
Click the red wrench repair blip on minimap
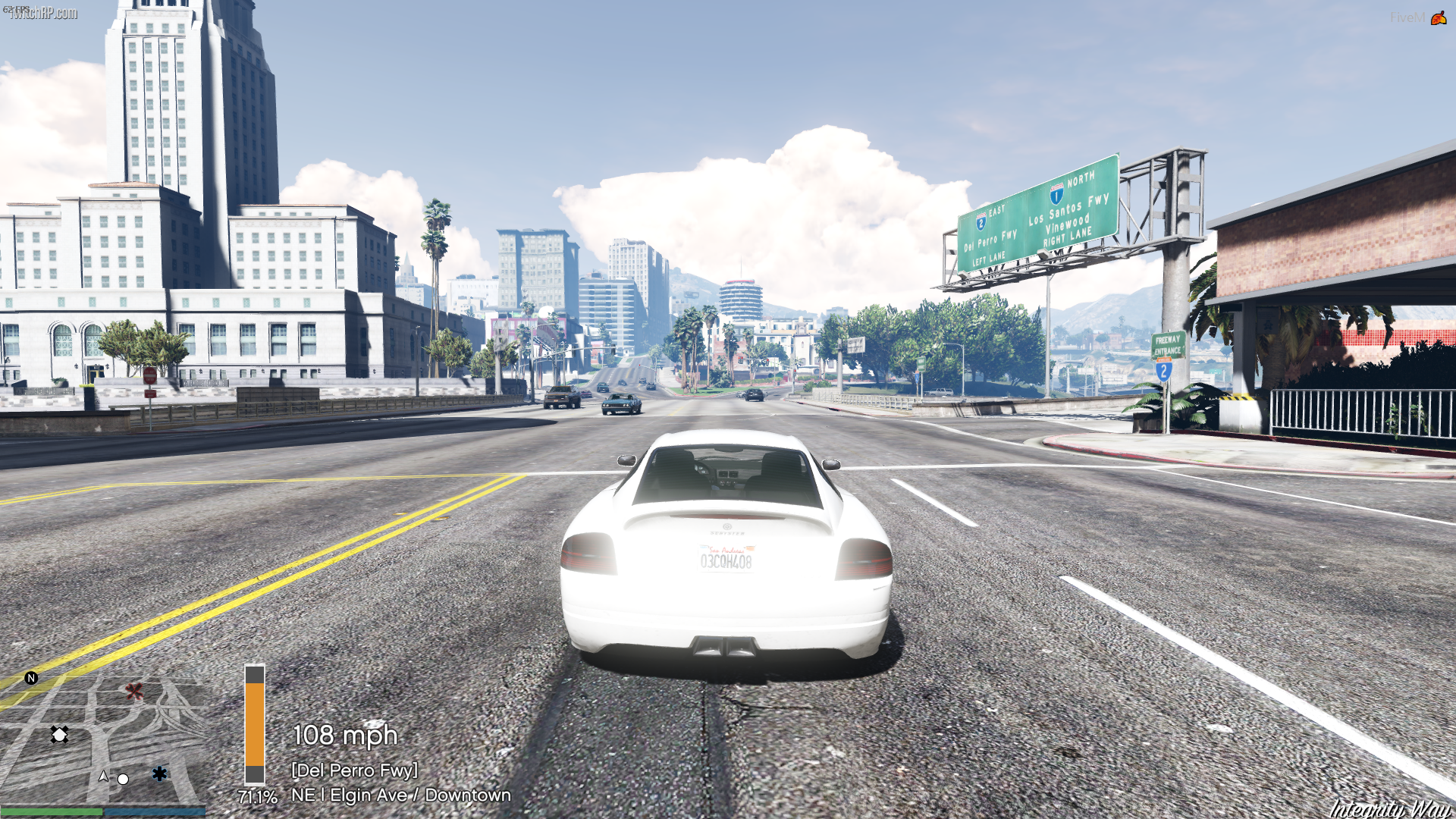tap(134, 691)
